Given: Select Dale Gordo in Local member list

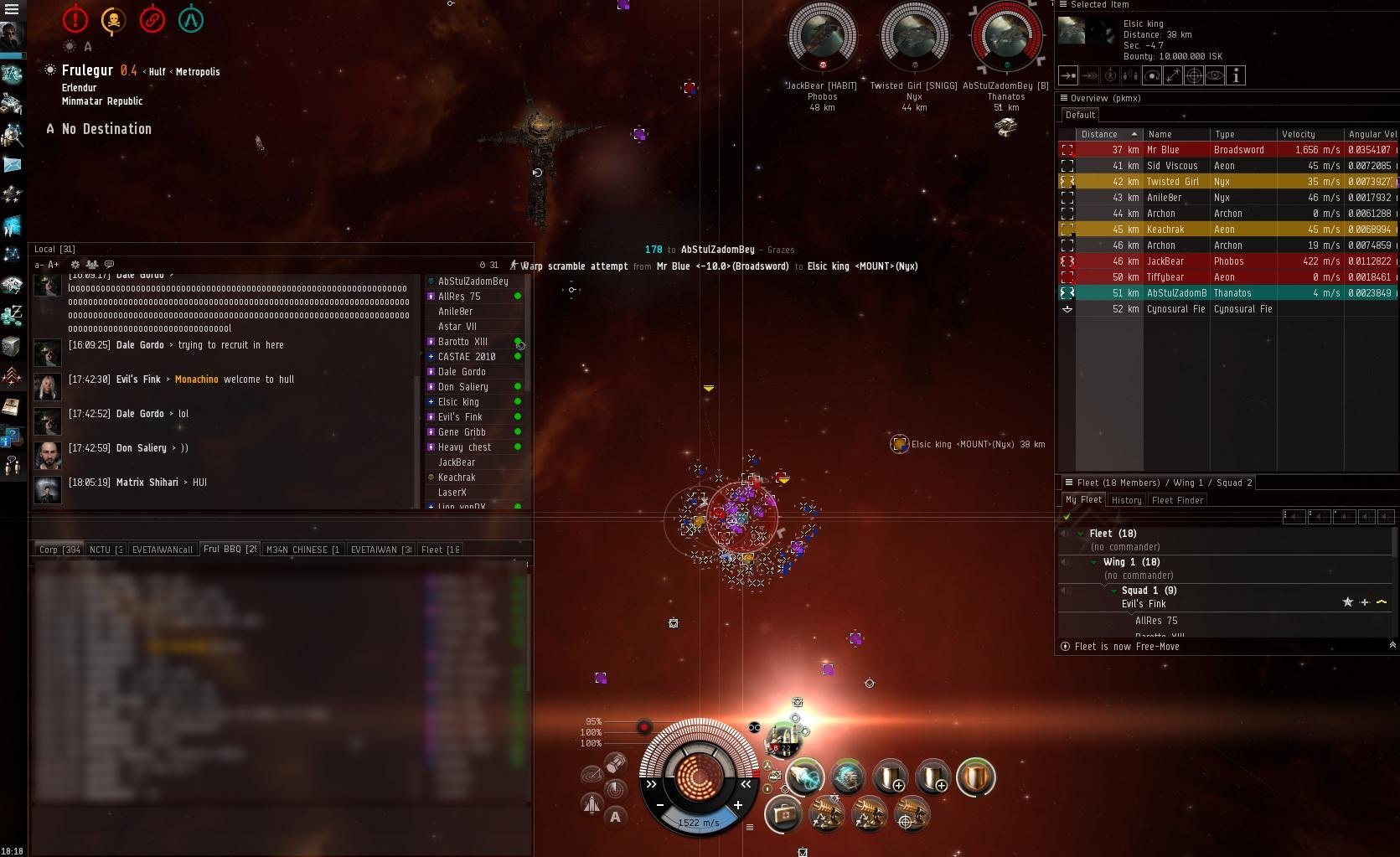Looking at the screenshot, I should point(462,372).
